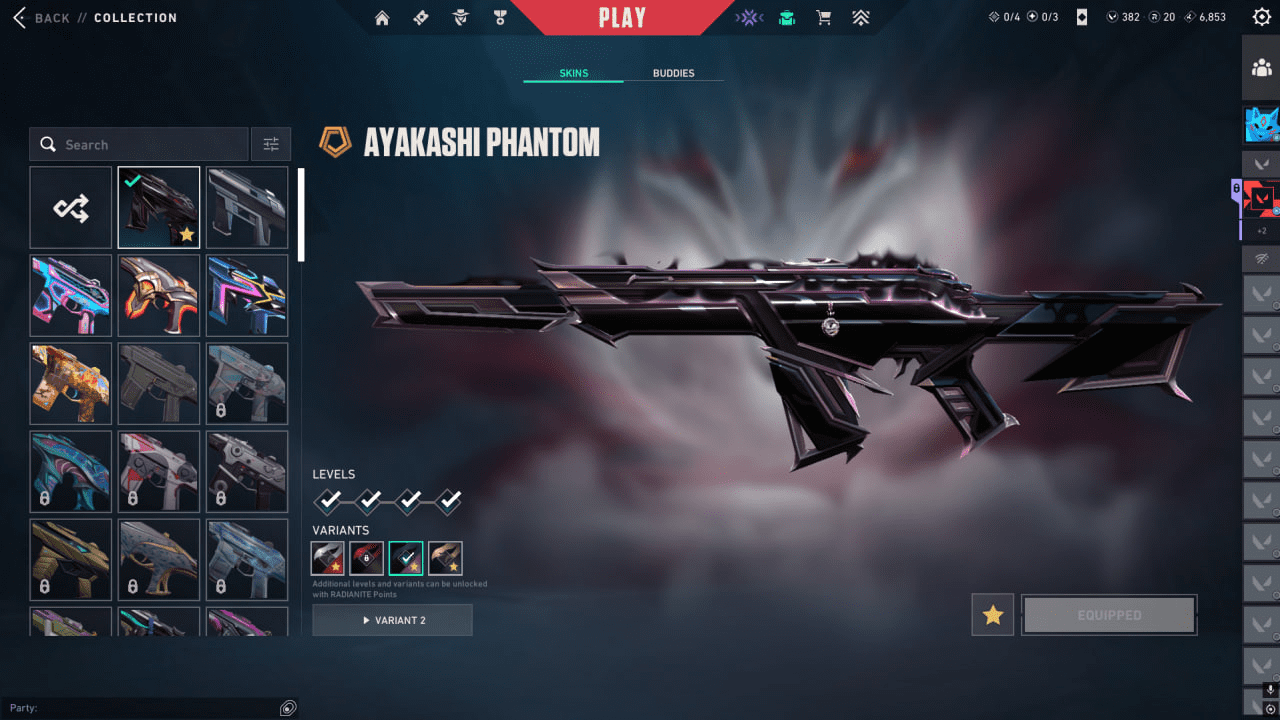This screenshot has height=720, width=1280.
Task: Toggle the microphone icon
Action: point(1270,690)
